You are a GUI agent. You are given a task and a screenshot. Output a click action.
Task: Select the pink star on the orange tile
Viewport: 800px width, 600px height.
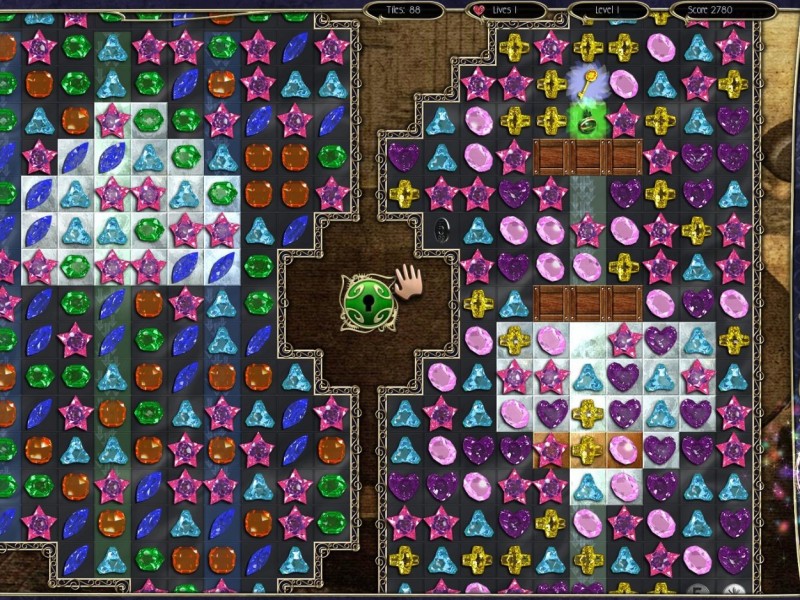pos(550,449)
